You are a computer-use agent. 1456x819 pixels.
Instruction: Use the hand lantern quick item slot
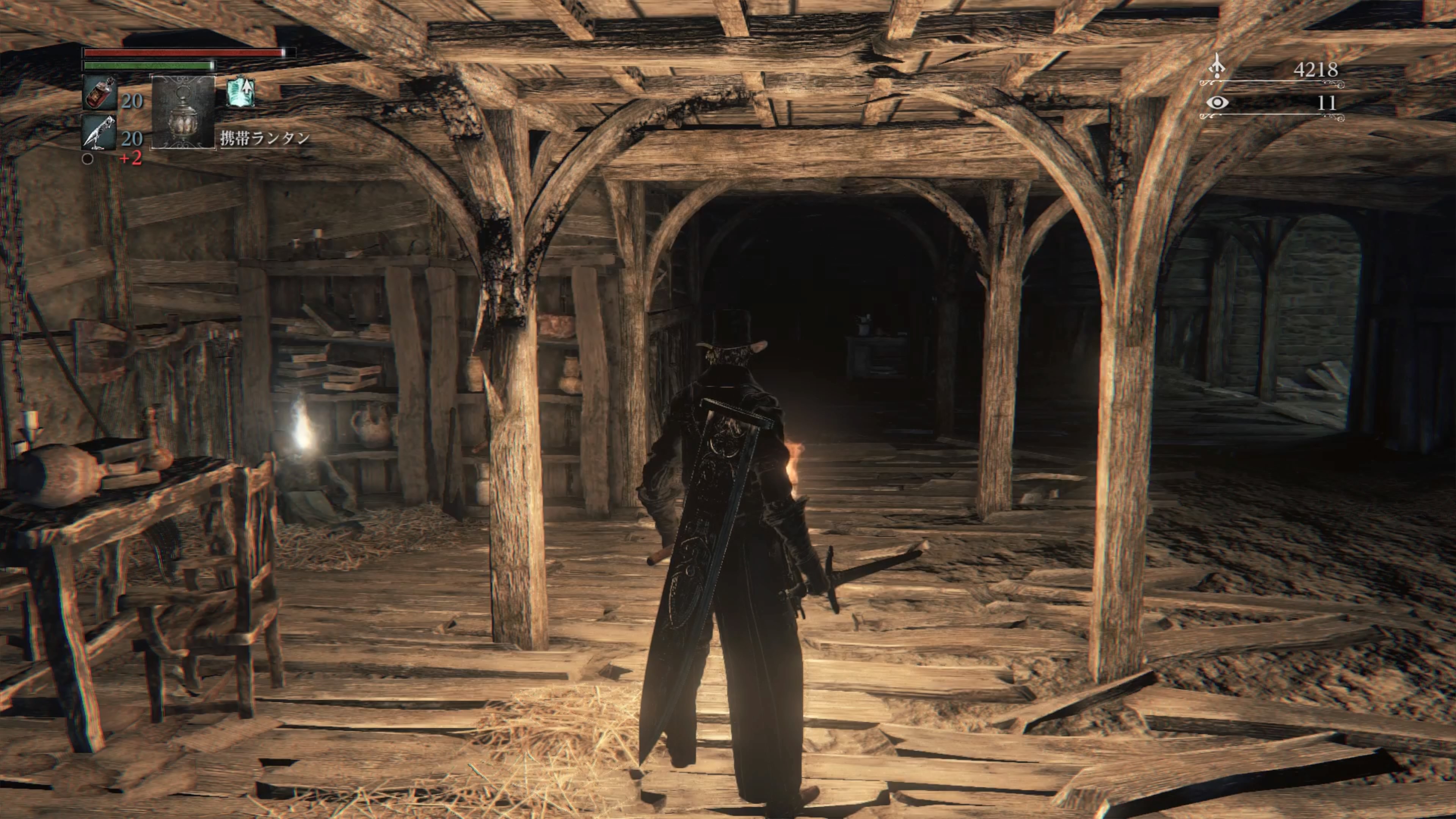[183, 112]
